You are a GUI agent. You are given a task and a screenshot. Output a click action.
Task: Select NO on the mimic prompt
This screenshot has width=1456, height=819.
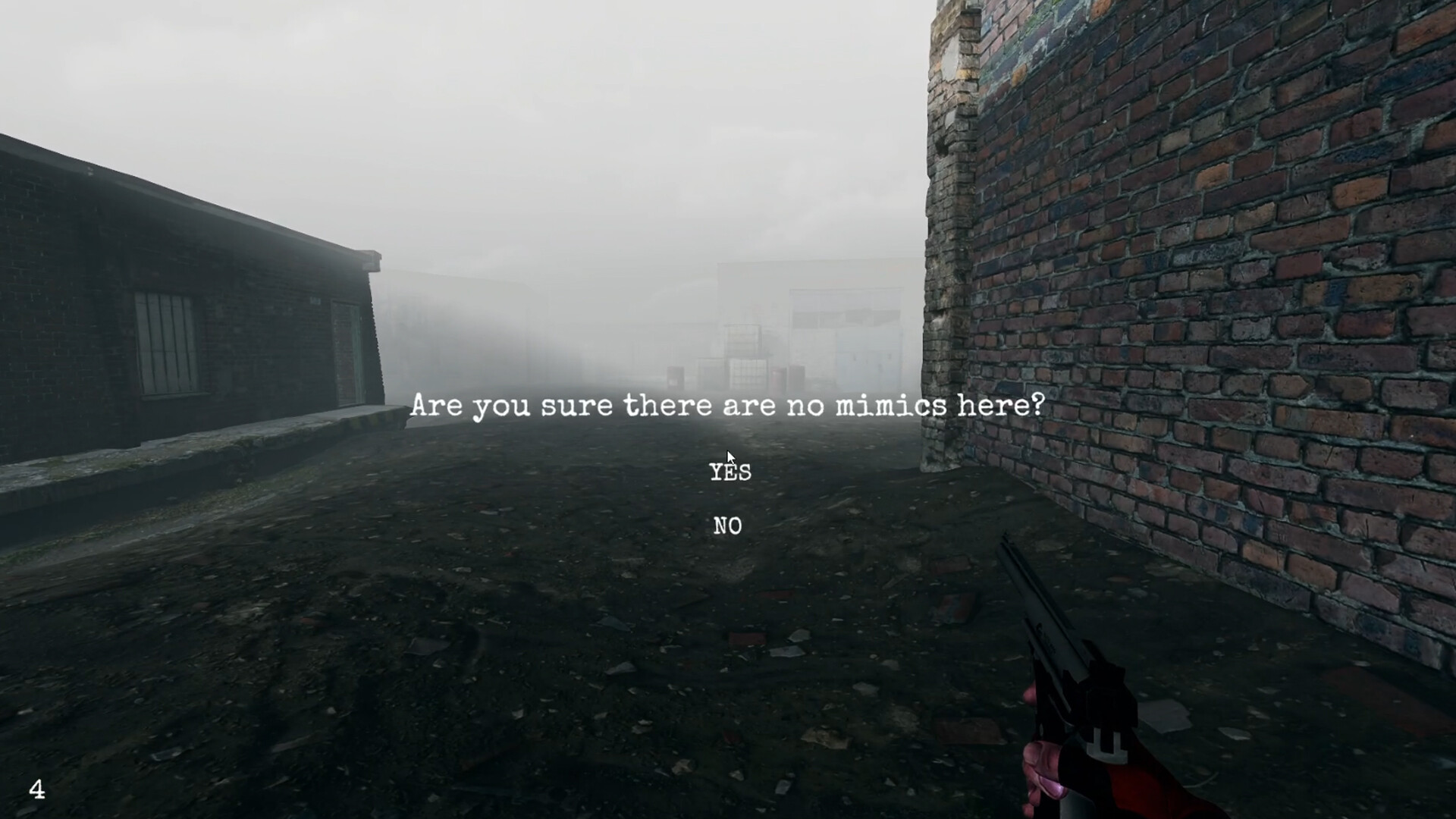[x=726, y=526]
